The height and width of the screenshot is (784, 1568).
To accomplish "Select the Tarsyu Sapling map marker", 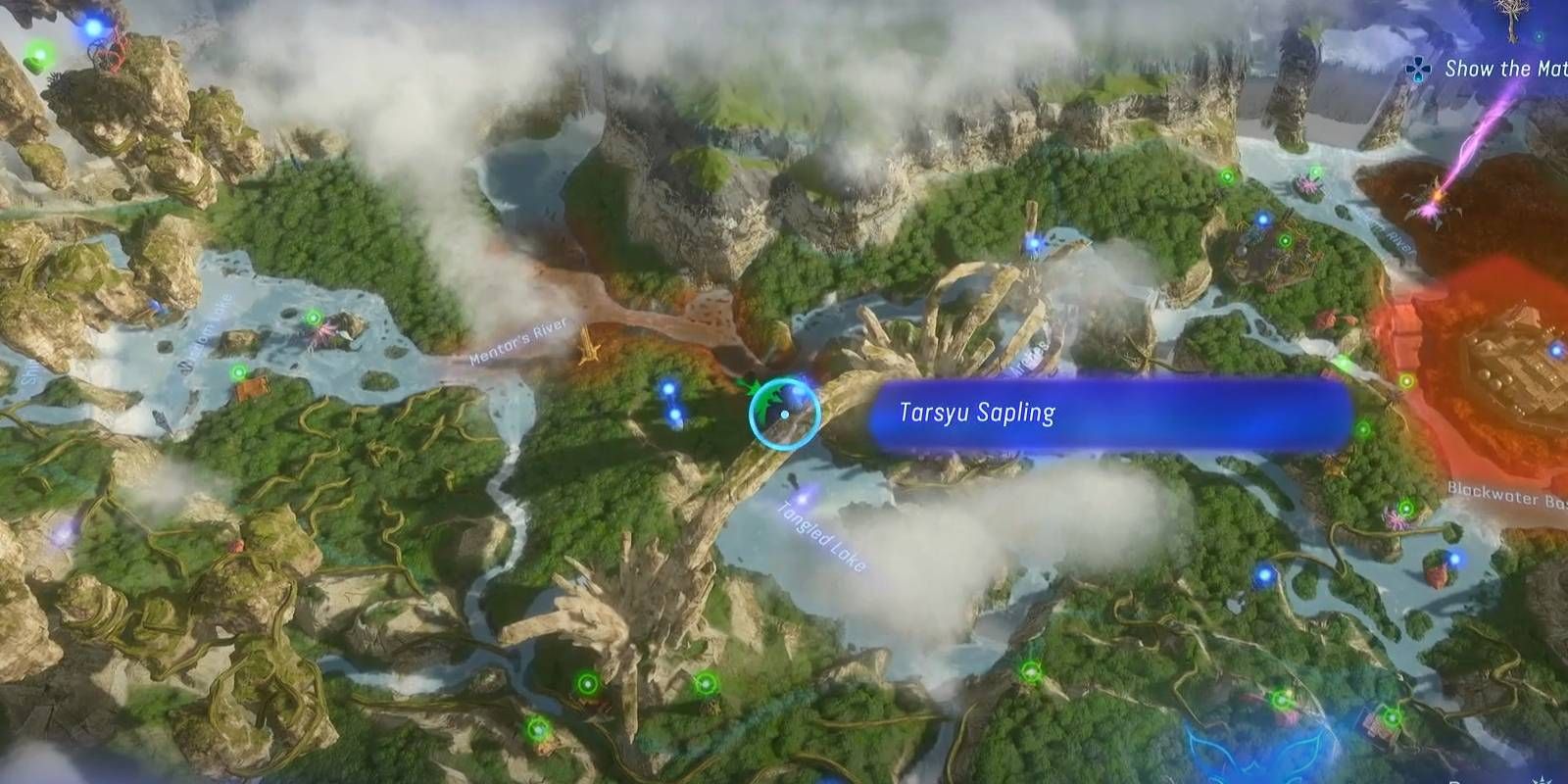I will [x=784, y=412].
